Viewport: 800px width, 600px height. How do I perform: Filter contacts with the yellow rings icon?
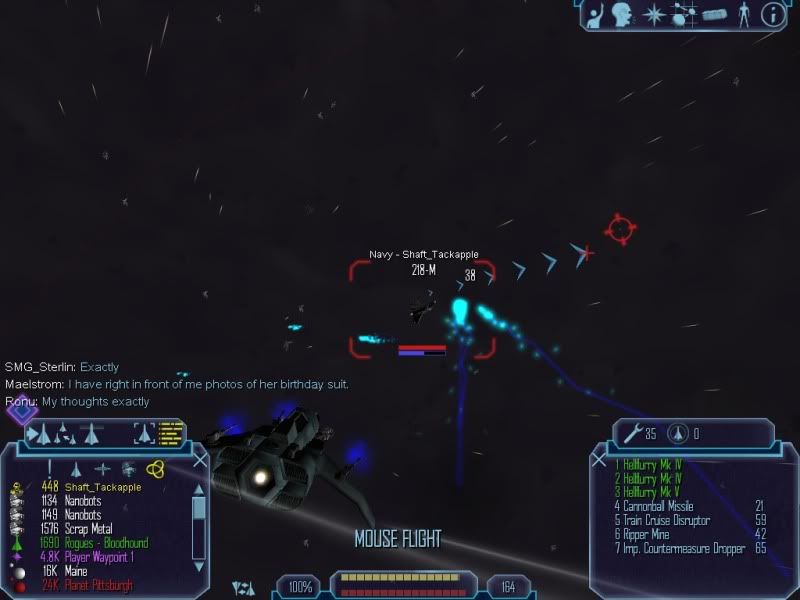click(x=155, y=468)
